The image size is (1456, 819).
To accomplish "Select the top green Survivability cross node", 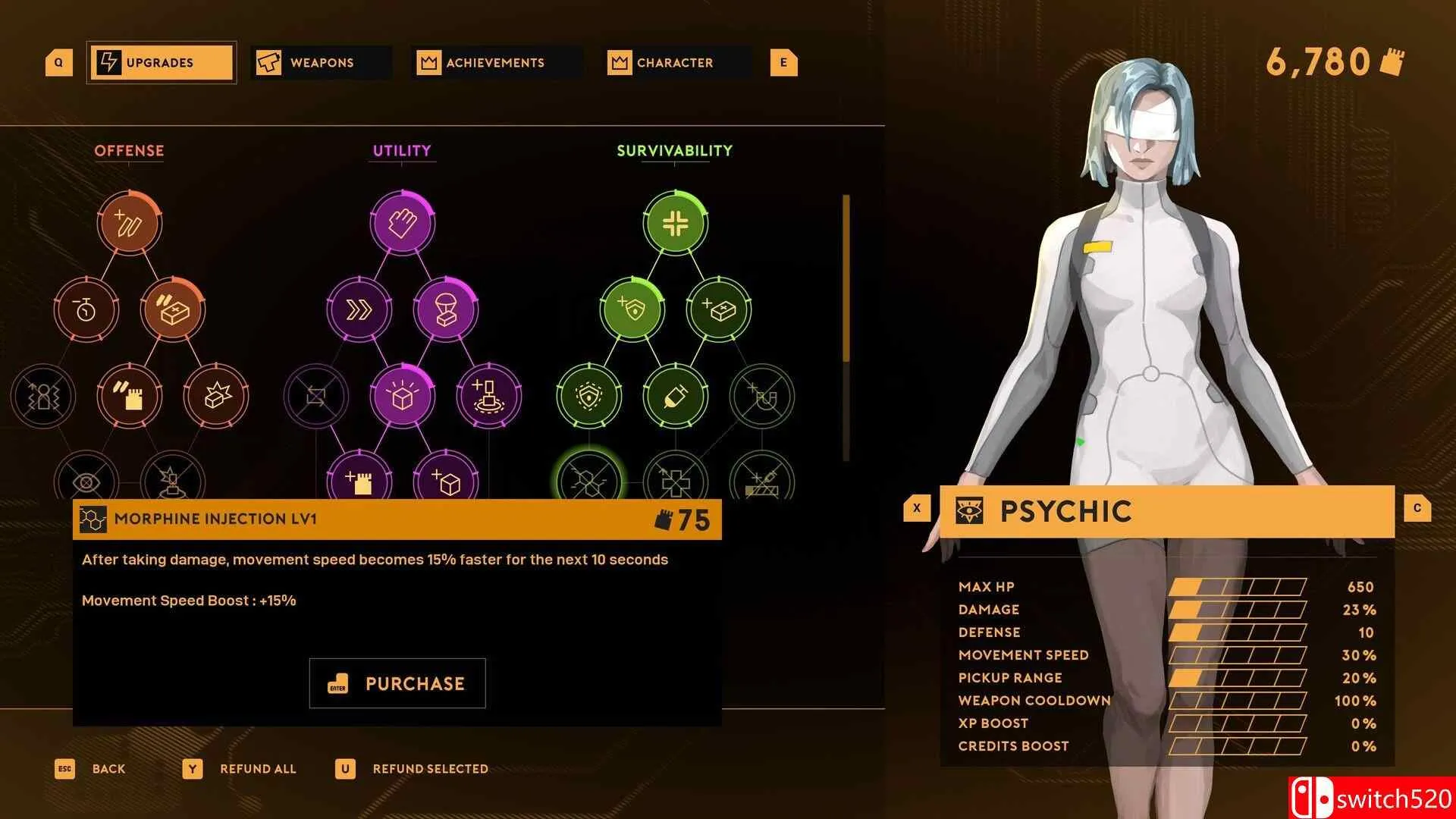I will [x=675, y=223].
